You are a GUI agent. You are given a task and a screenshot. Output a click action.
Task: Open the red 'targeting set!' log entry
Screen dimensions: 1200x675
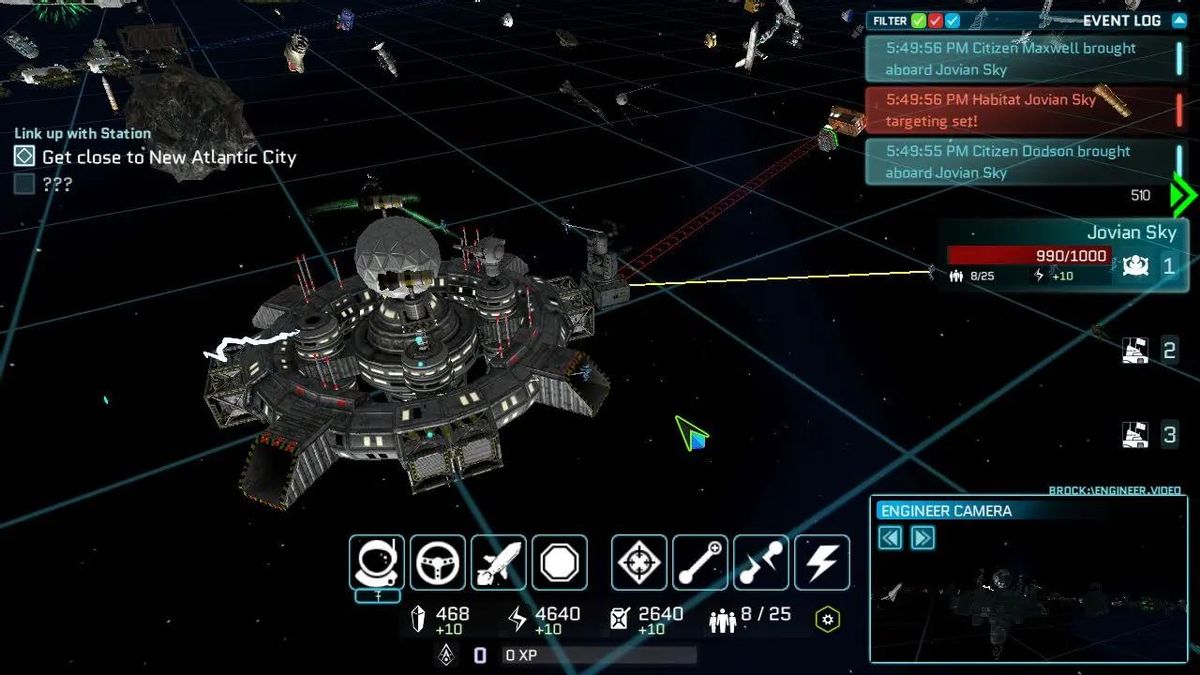point(1020,110)
